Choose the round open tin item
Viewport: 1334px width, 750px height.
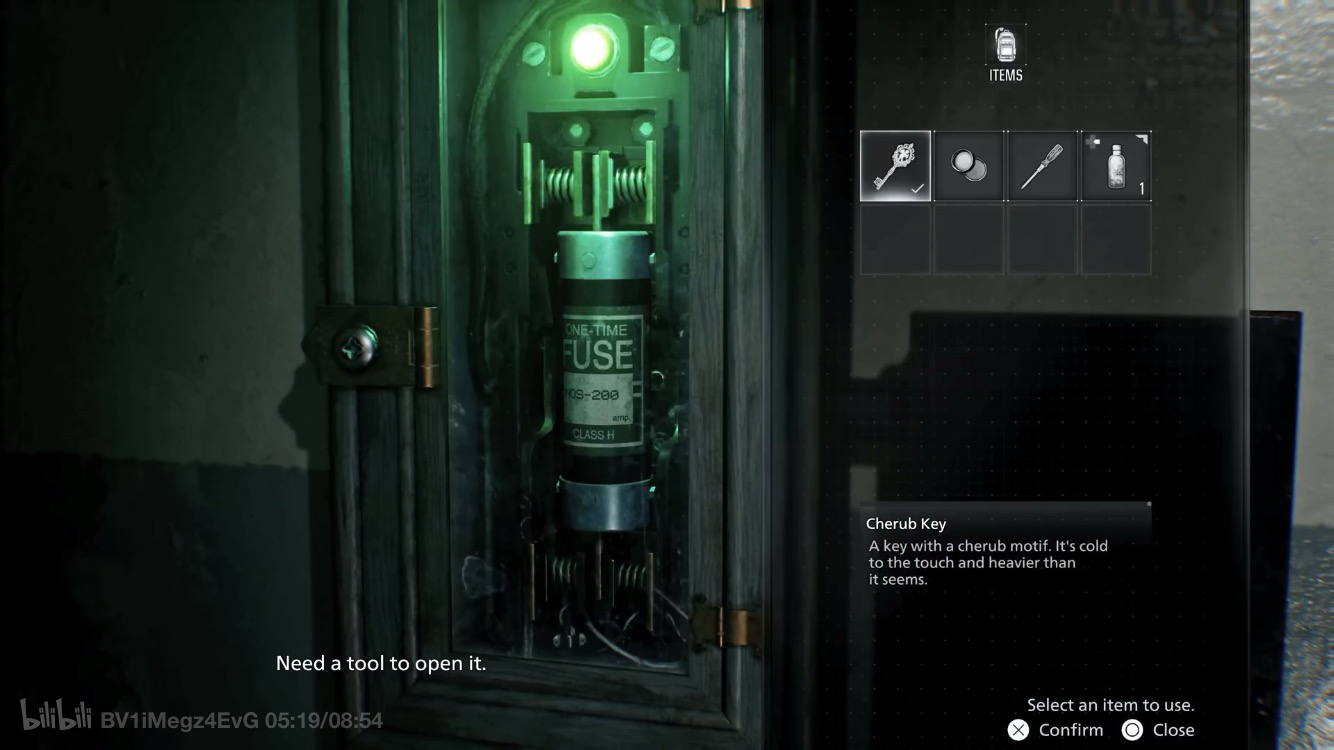[x=969, y=166]
